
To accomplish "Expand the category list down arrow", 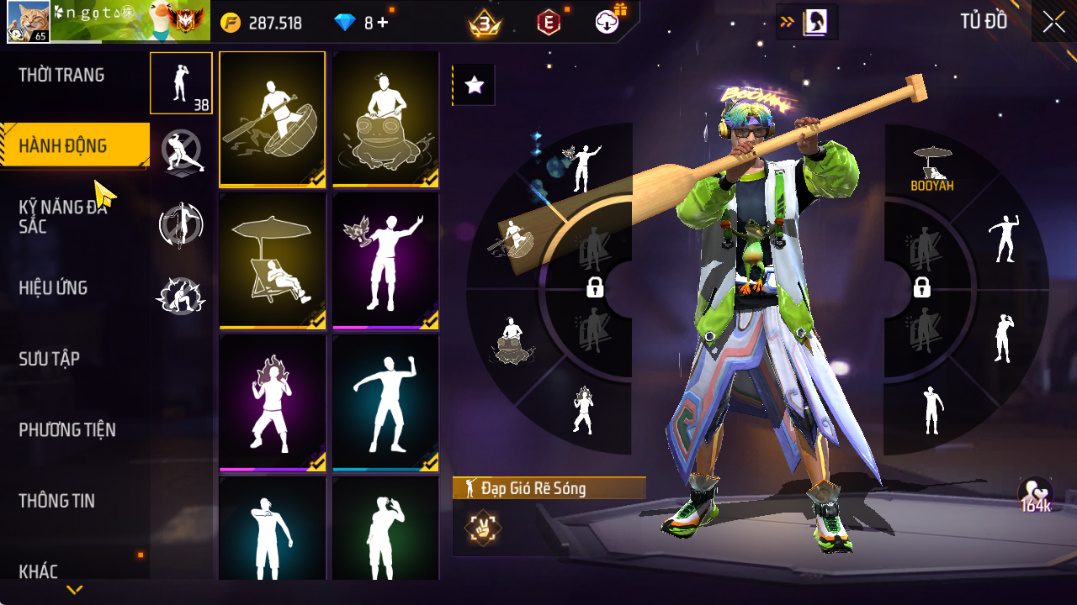I will click(x=74, y=590).
